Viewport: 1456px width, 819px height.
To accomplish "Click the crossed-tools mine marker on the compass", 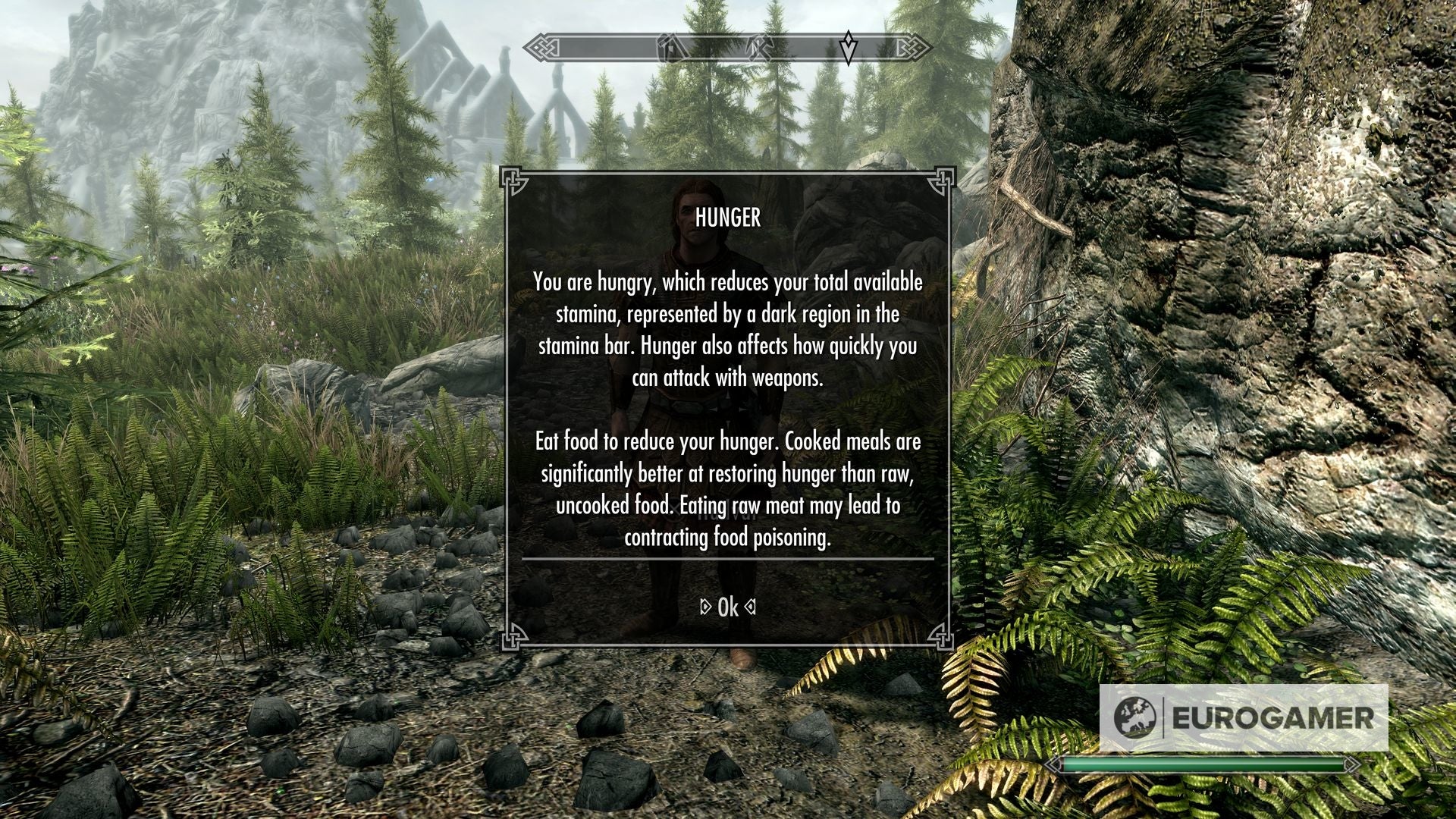I will tap(761, 47).
